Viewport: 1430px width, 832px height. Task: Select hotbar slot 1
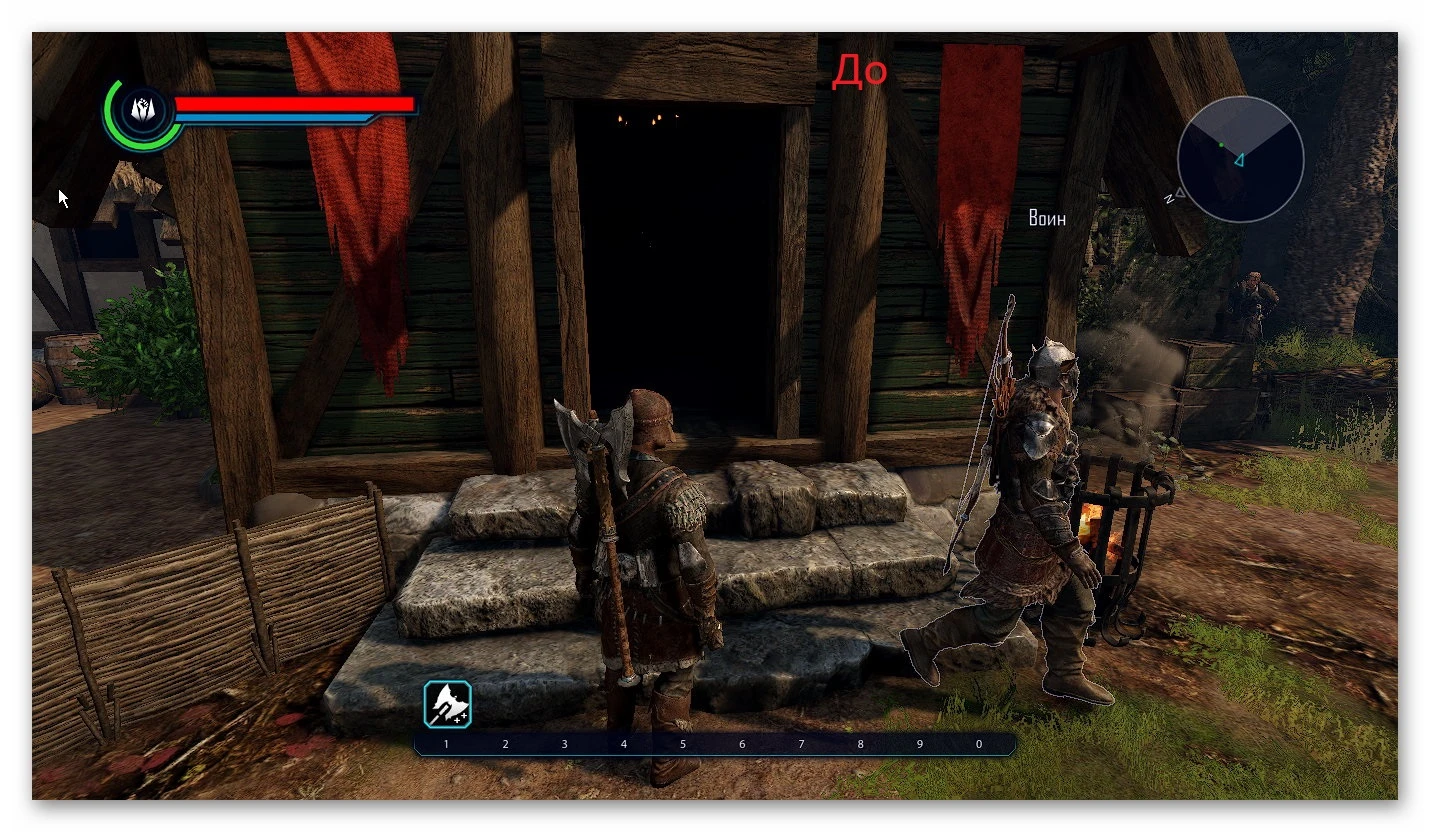coord(446,744)
